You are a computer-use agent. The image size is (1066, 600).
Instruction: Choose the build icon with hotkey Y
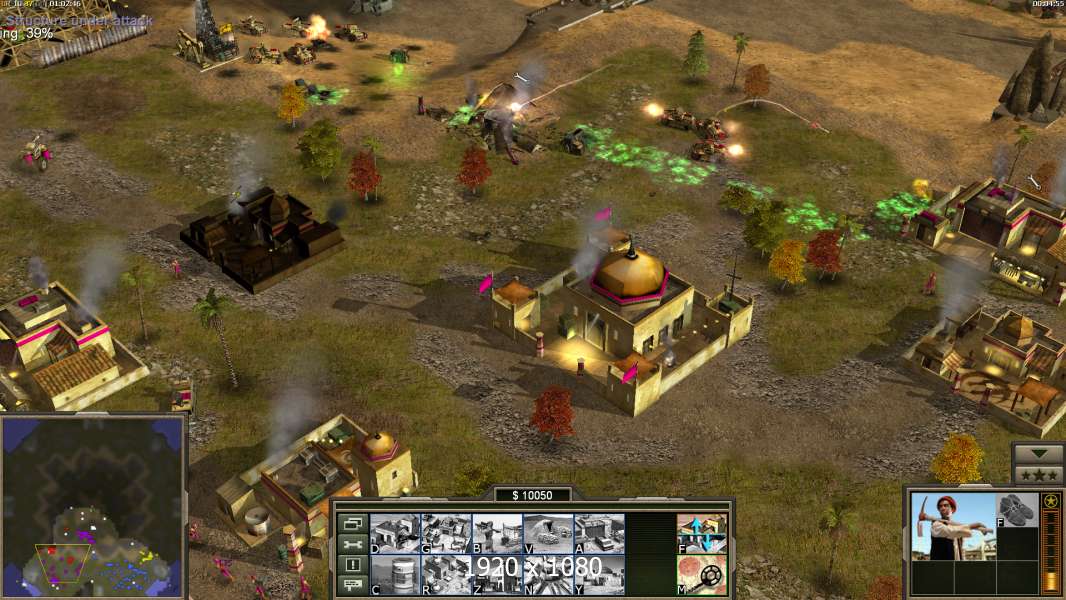pyautogui.click(x=599, y=574)
